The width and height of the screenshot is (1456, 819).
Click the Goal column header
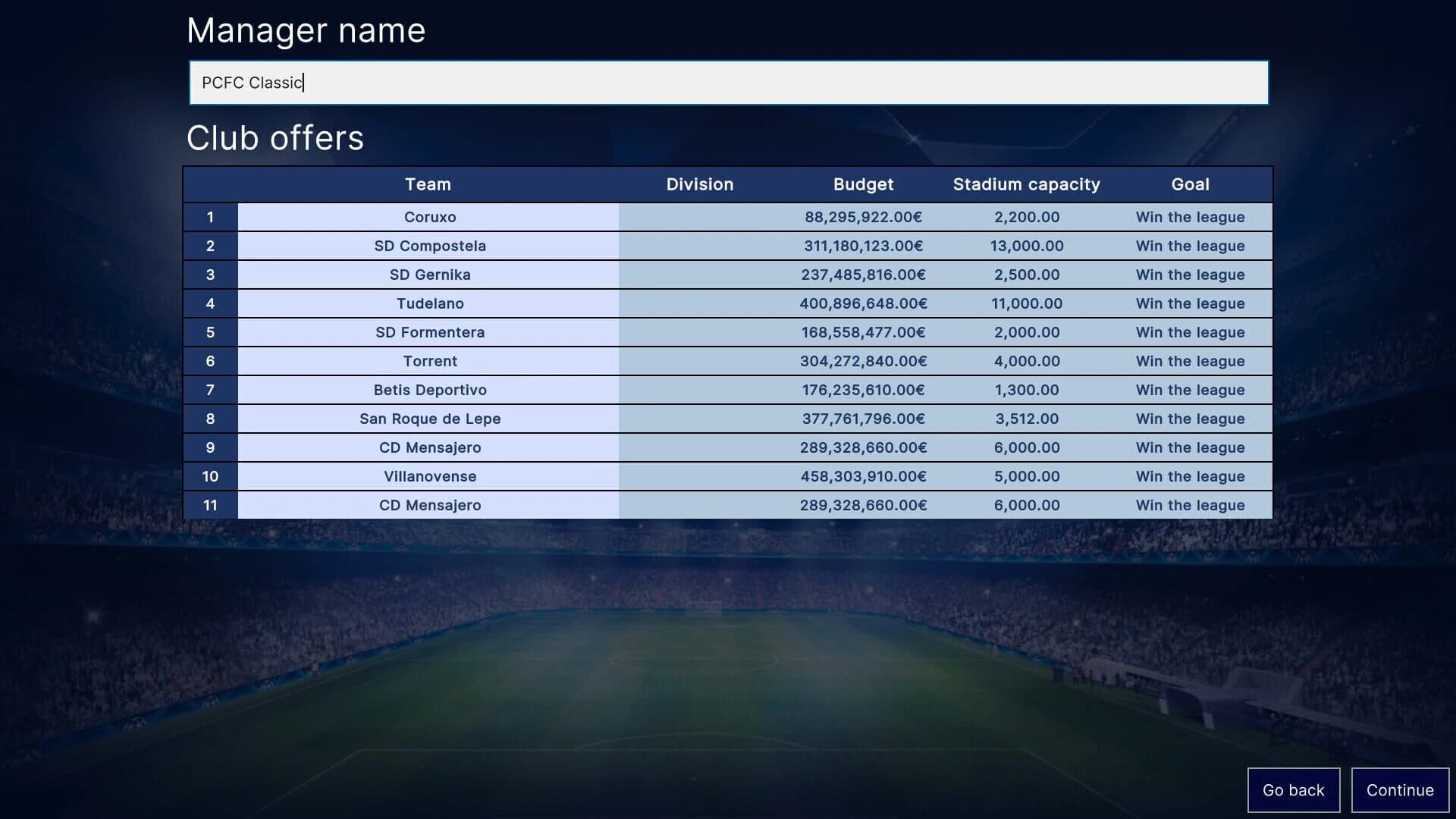[x=1190, y=184]
